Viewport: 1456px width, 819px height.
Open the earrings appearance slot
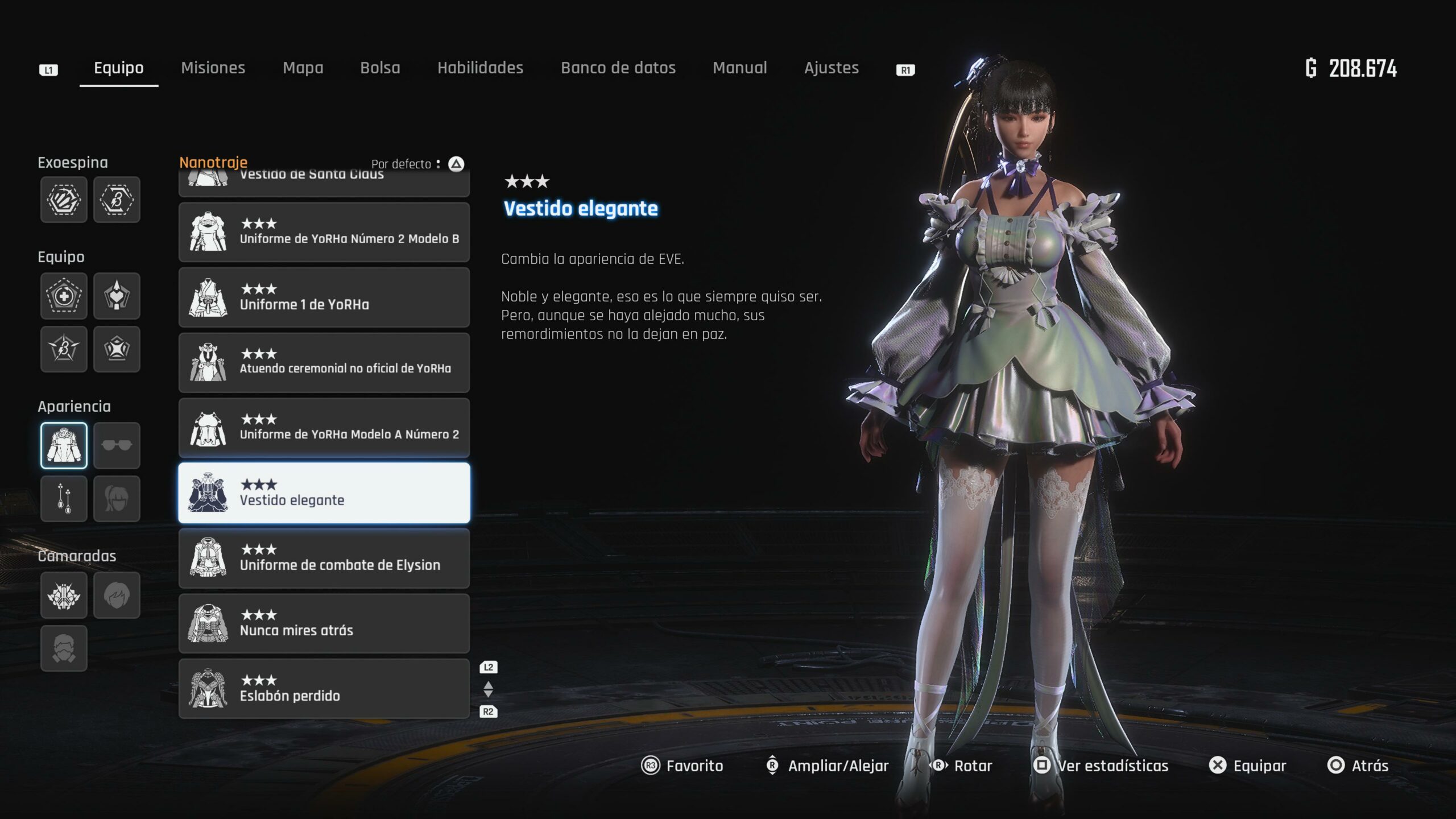(x=64, y=499)
